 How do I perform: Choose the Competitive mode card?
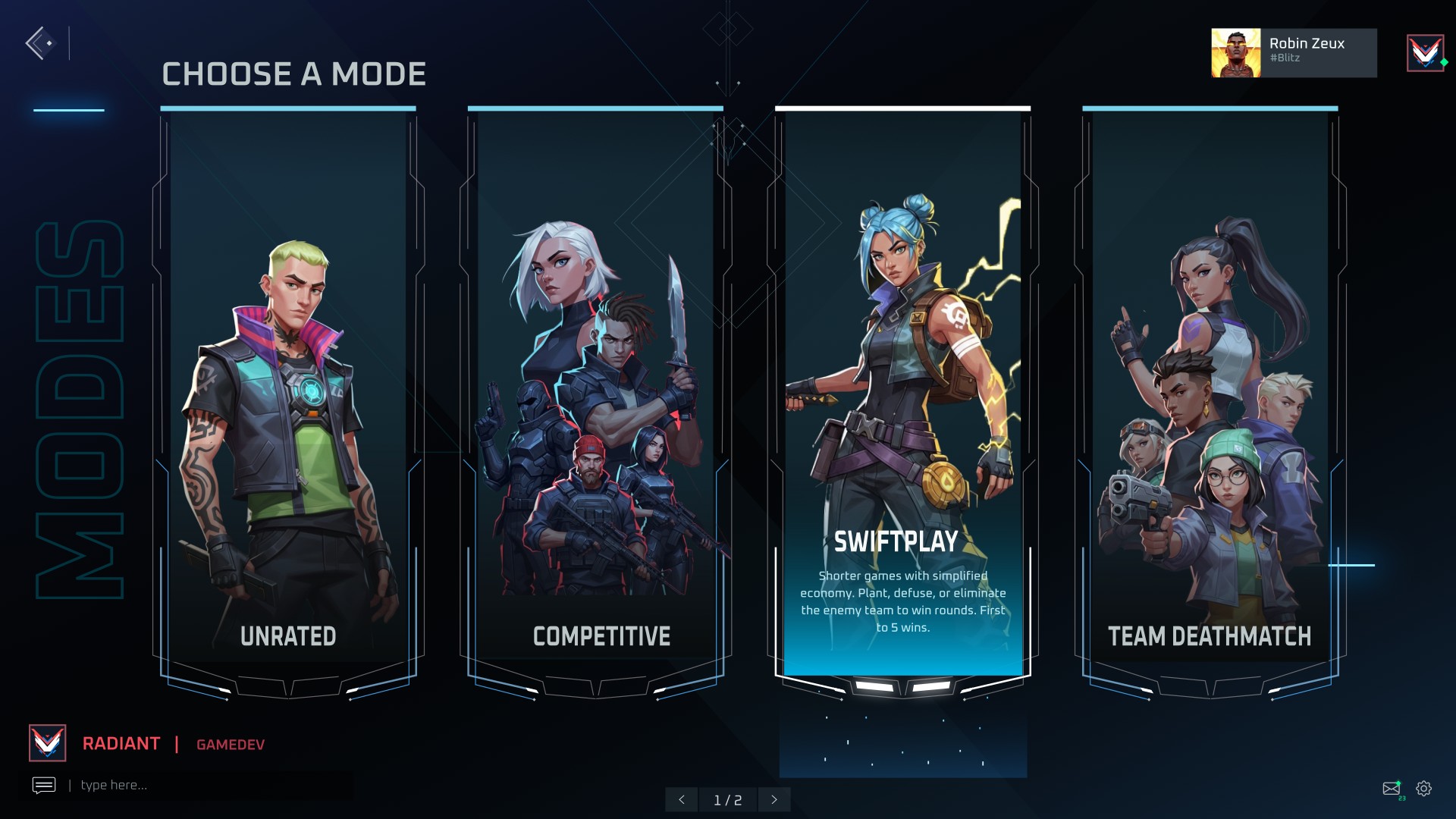595,394
